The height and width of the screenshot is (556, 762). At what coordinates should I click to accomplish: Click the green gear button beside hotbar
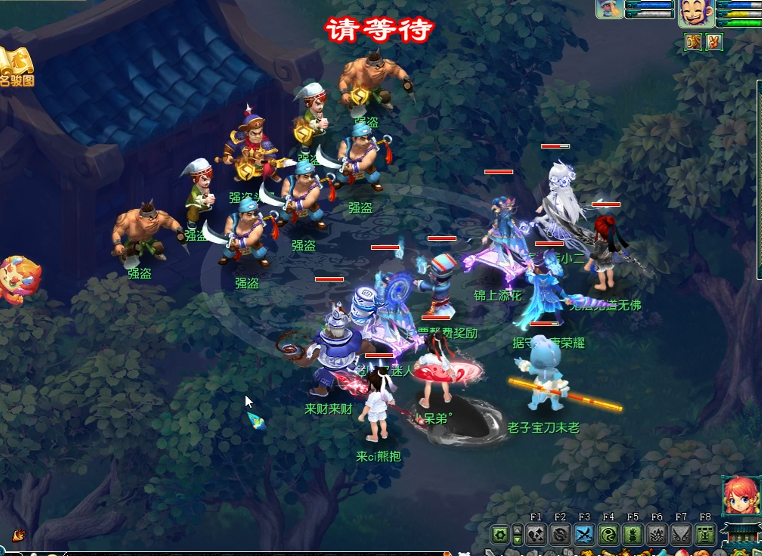[500, 535]
